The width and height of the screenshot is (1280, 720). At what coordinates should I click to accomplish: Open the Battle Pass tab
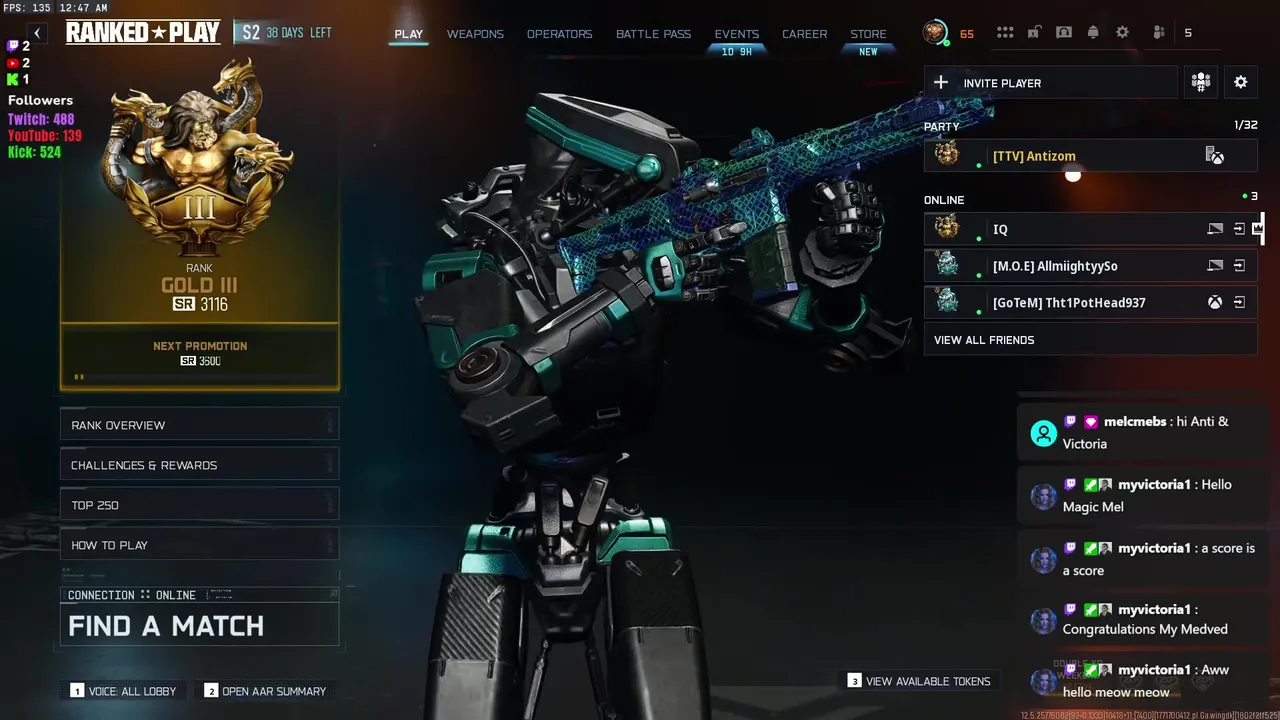[653, 34]
